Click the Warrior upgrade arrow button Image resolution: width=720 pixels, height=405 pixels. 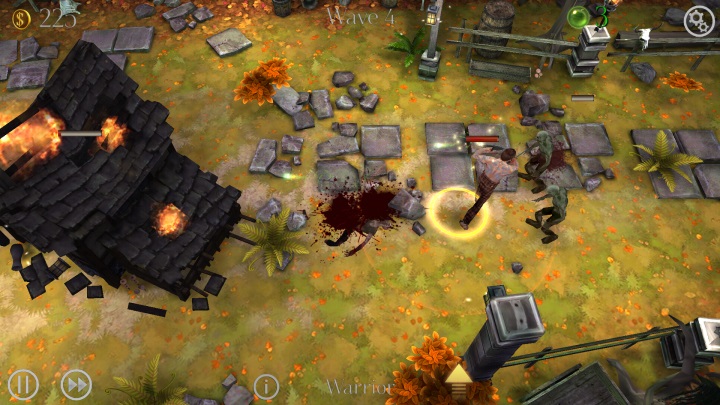(459, 377)
